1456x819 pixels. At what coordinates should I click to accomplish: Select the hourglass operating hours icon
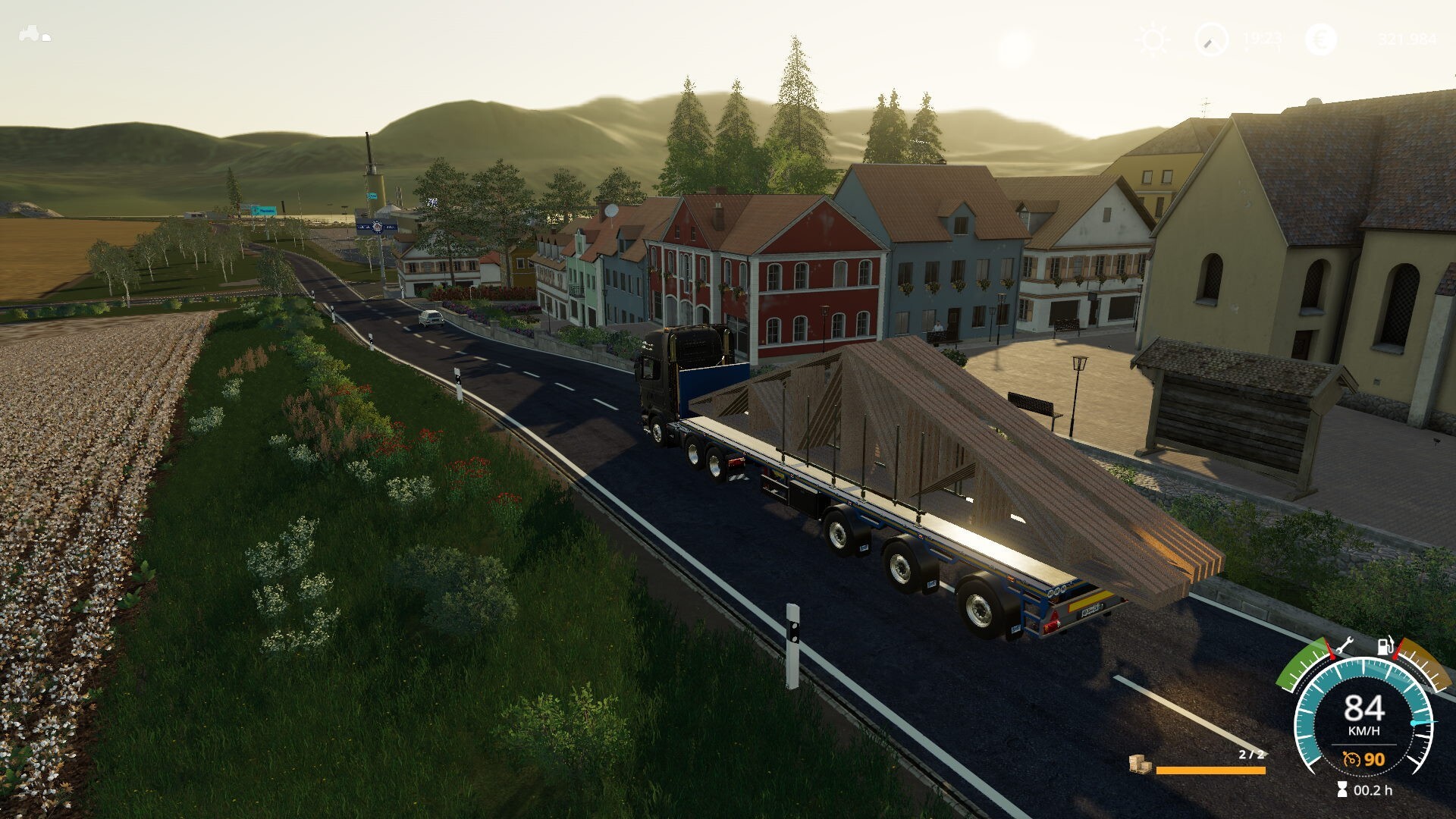tap(1342, 790)
